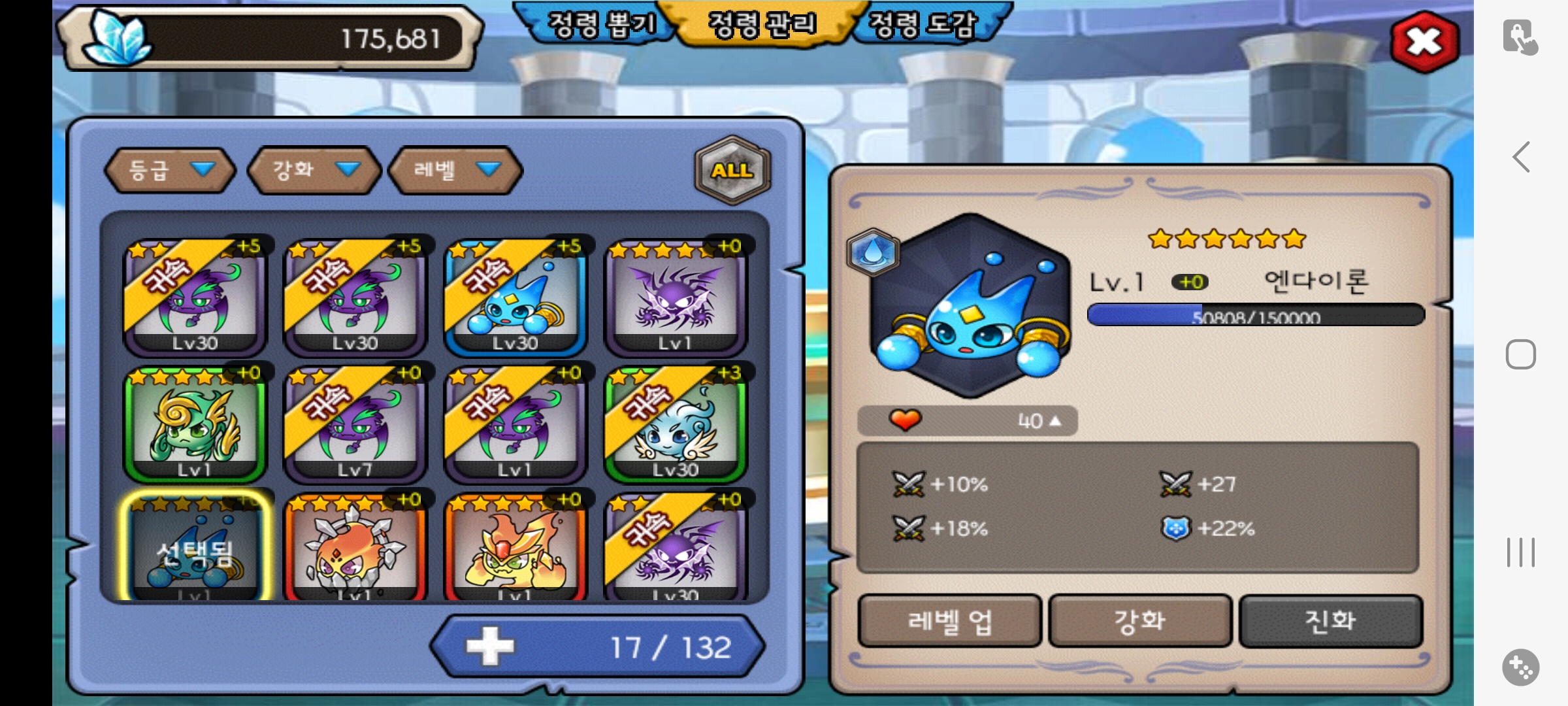Switch to the 정령 뽑기 tab

(600, 25)
